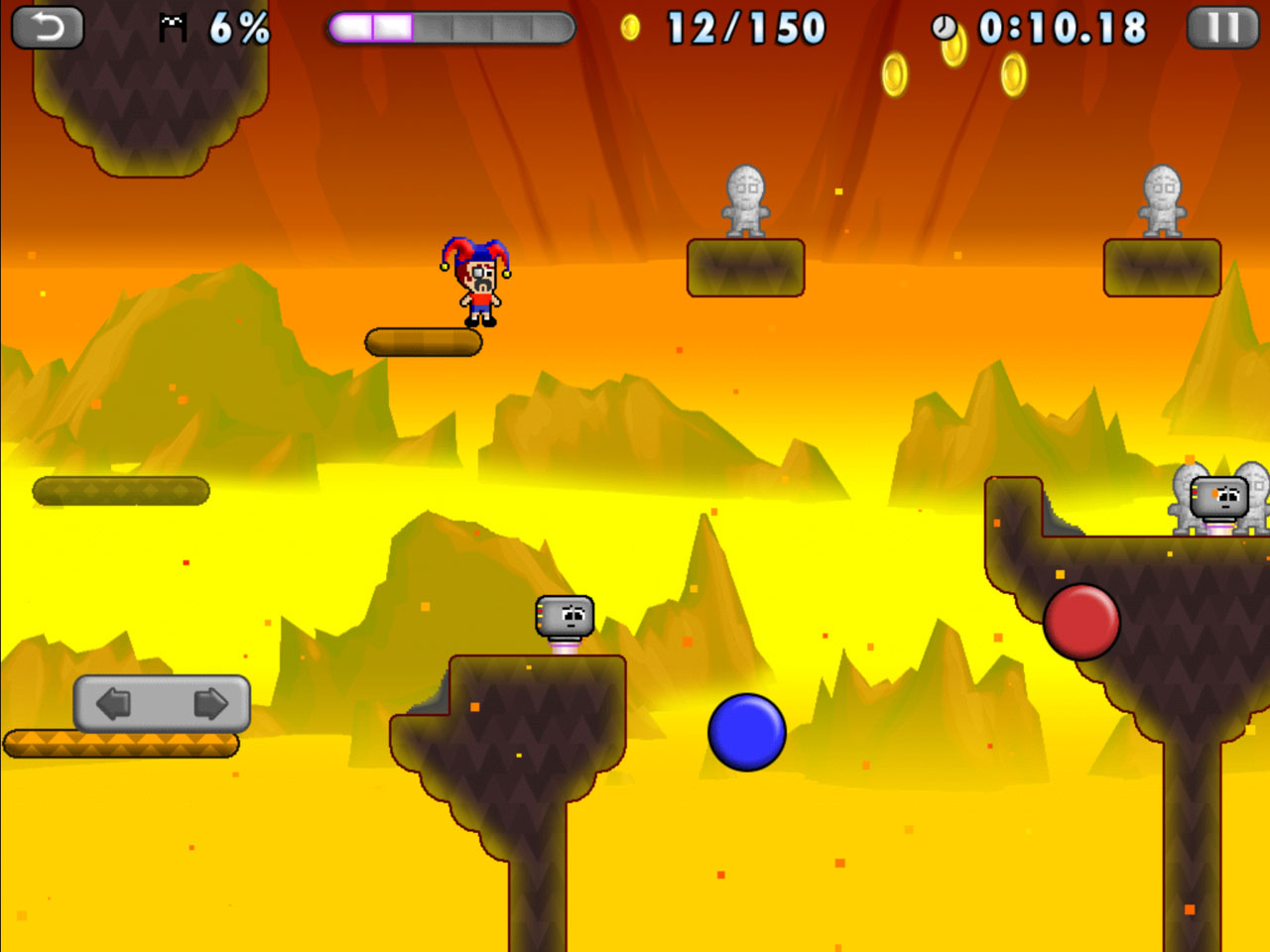1270x952 pixels.
Task: Move left with the left arrow
Action: pyautogui.click(x=114, y=704)
